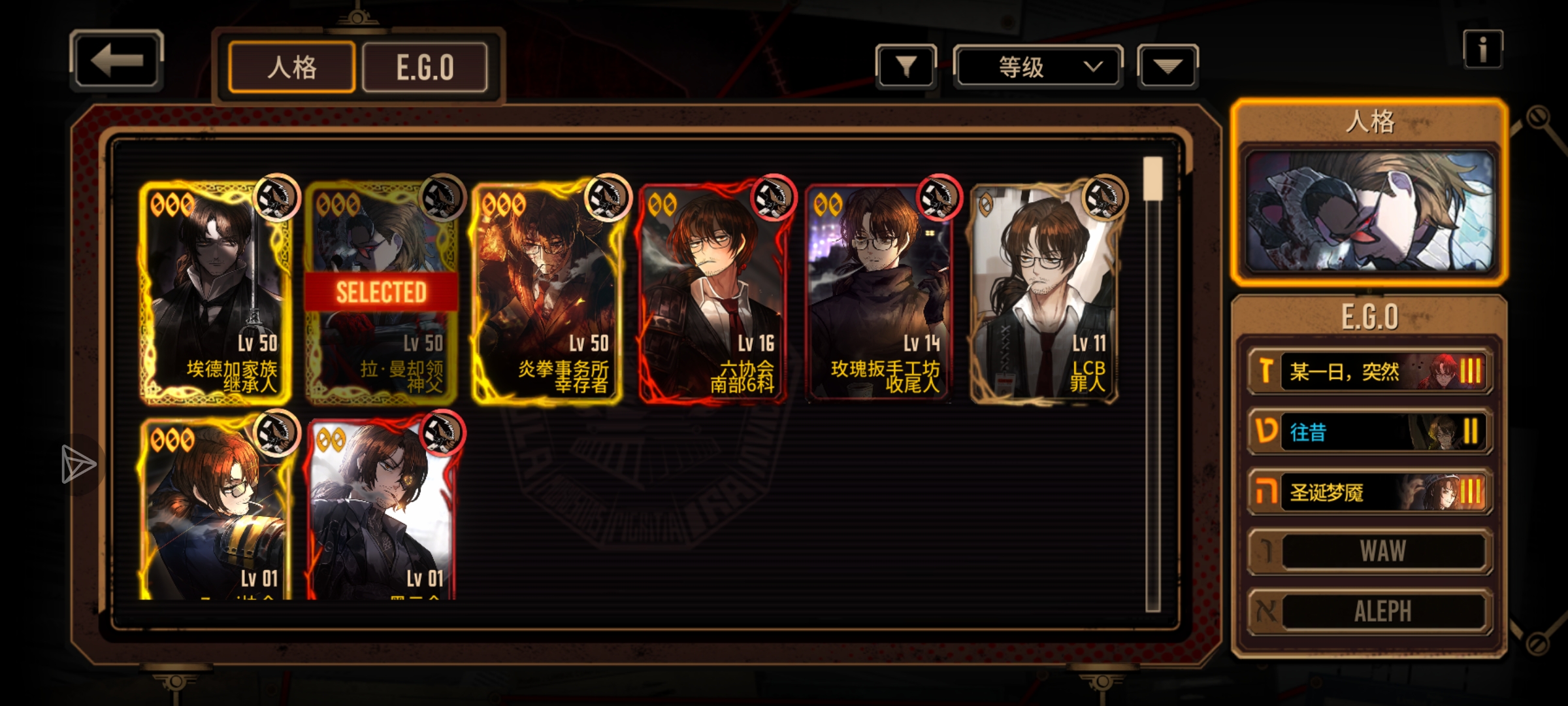Toggle sort order with the down triangle
This screenshot has width=1568, height=706.
click(x=1168, y=67)
